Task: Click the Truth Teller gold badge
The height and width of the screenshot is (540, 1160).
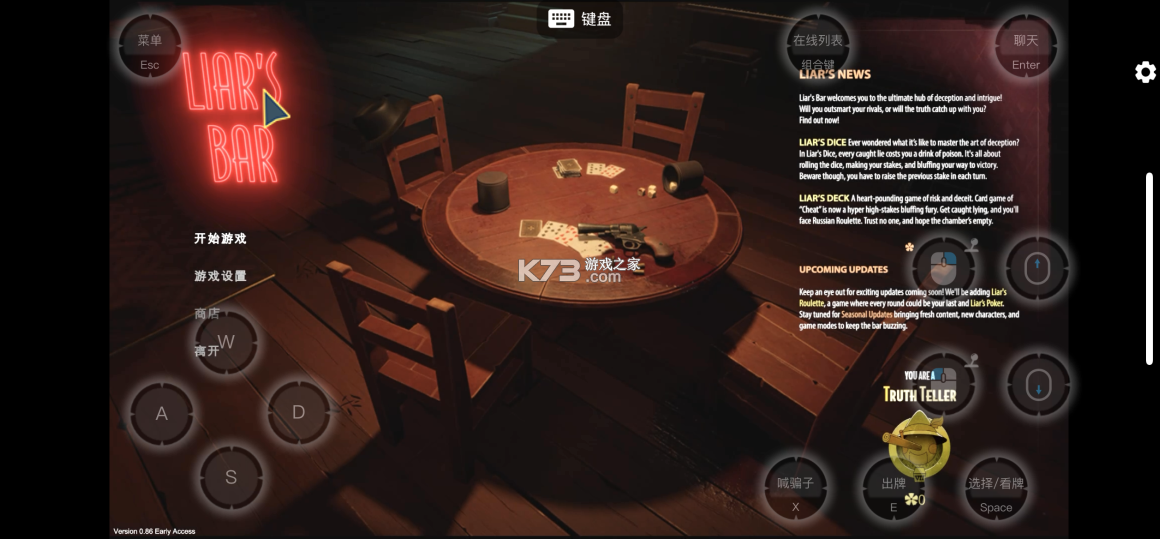Action: (916, 442)
